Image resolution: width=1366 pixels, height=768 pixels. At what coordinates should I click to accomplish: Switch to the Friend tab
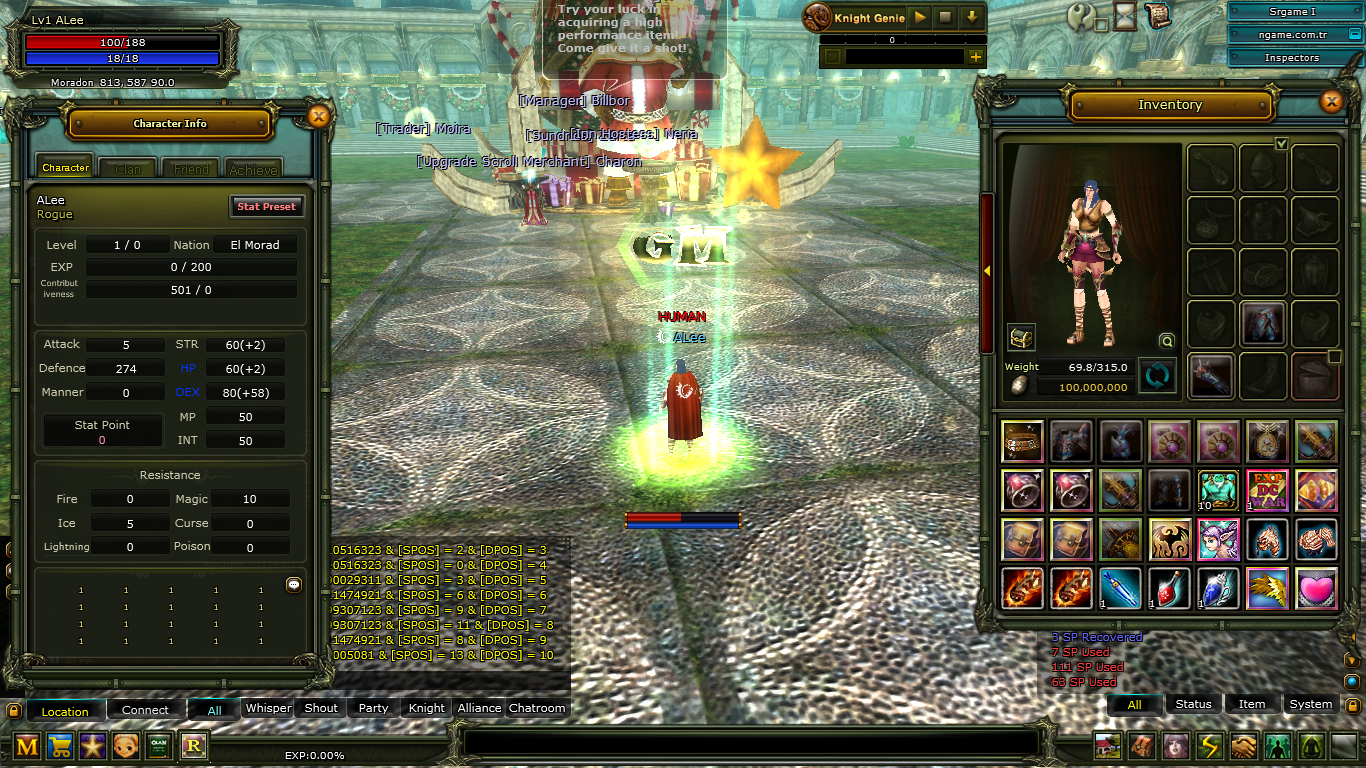tap(191, 169)
